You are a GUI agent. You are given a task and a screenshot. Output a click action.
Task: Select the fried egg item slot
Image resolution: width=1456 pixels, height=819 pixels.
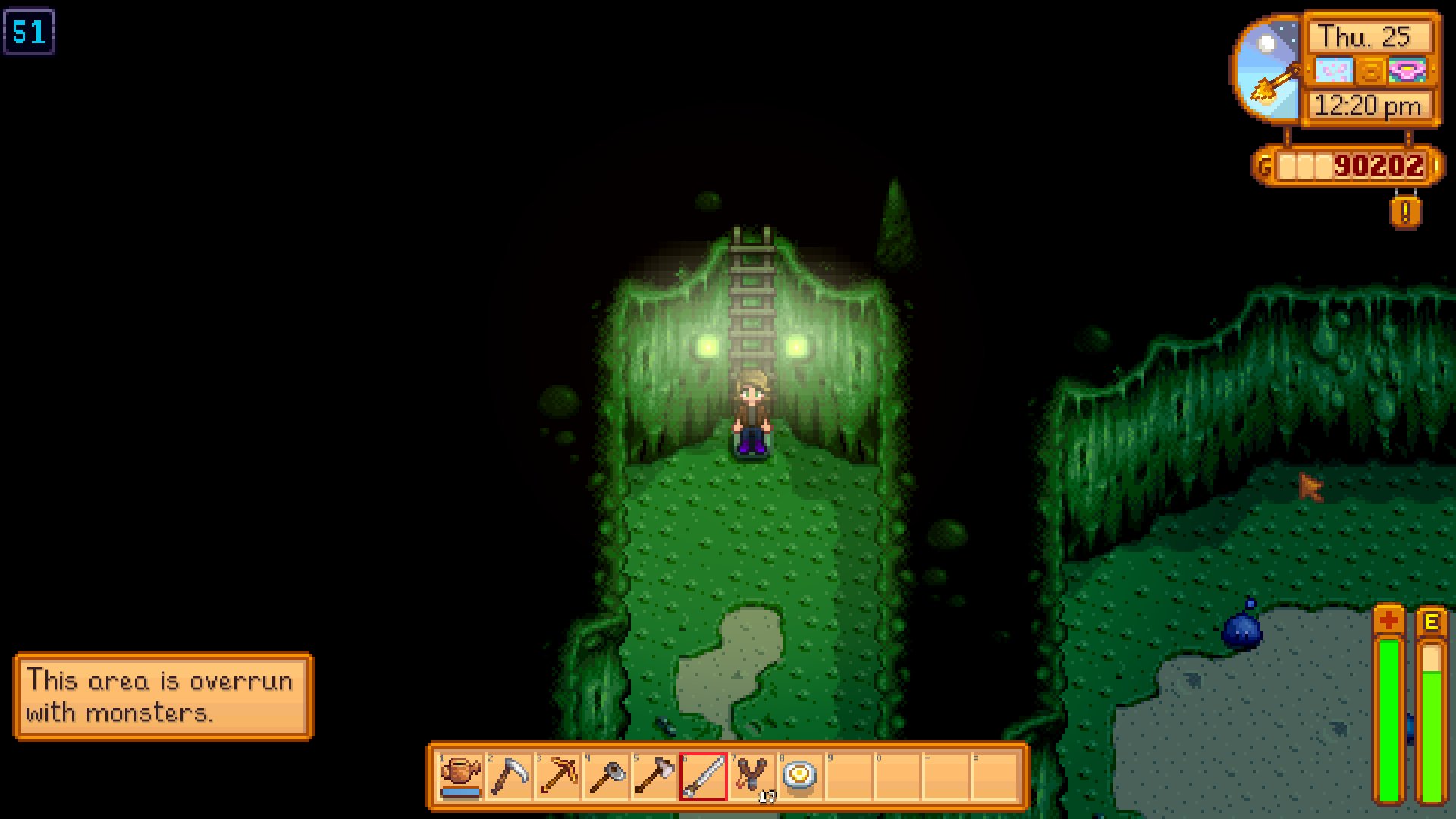pos(800,776)
